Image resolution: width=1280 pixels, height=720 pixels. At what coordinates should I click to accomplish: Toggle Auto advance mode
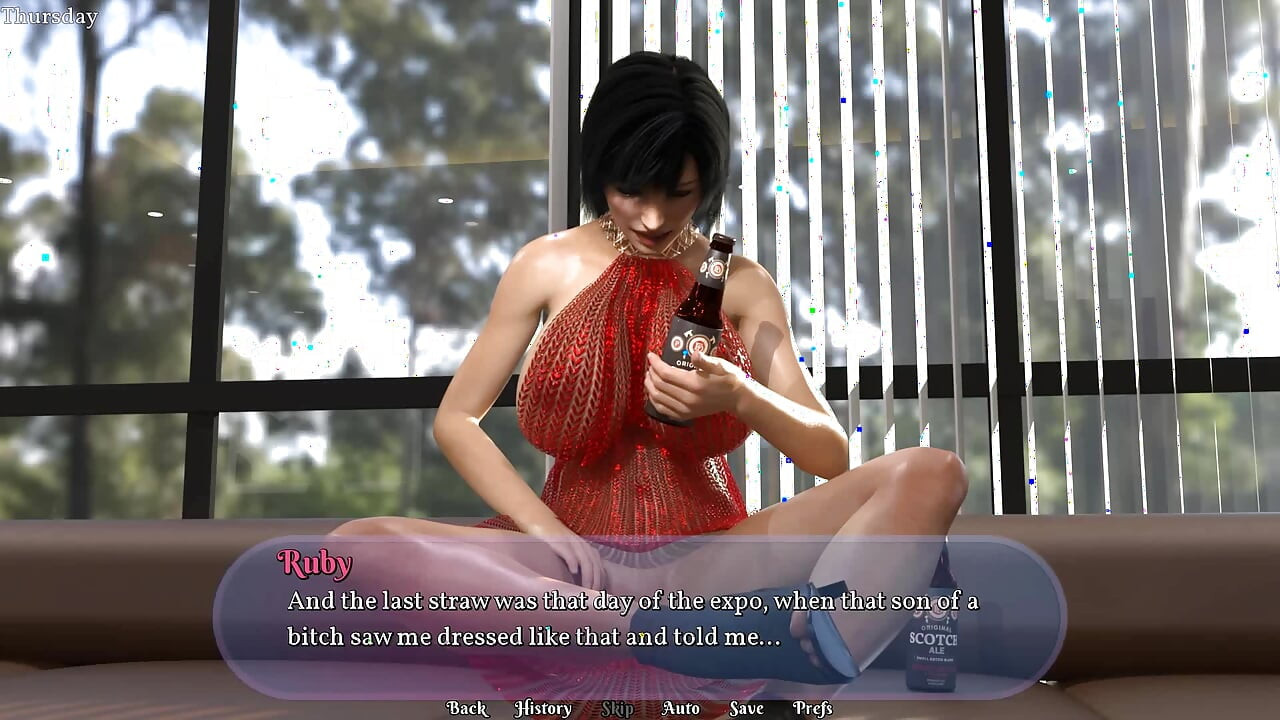(680, 708)
